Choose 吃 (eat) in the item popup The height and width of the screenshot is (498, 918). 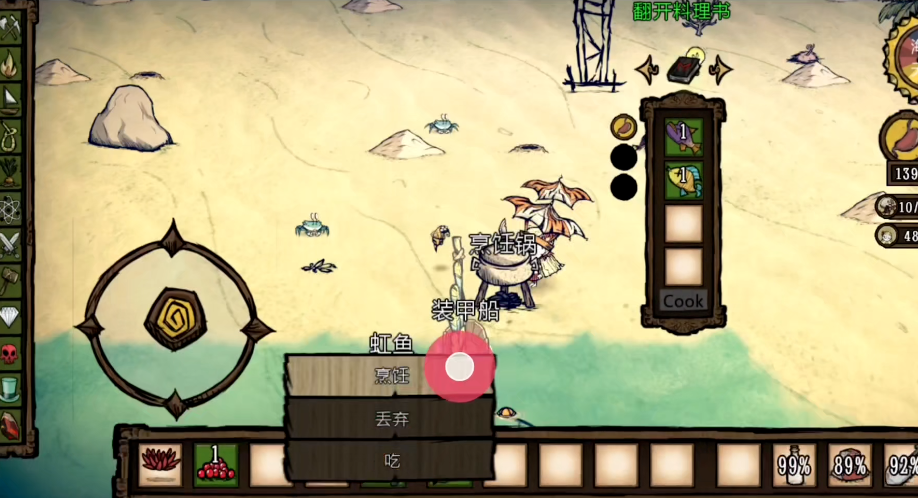coord(391,461)
